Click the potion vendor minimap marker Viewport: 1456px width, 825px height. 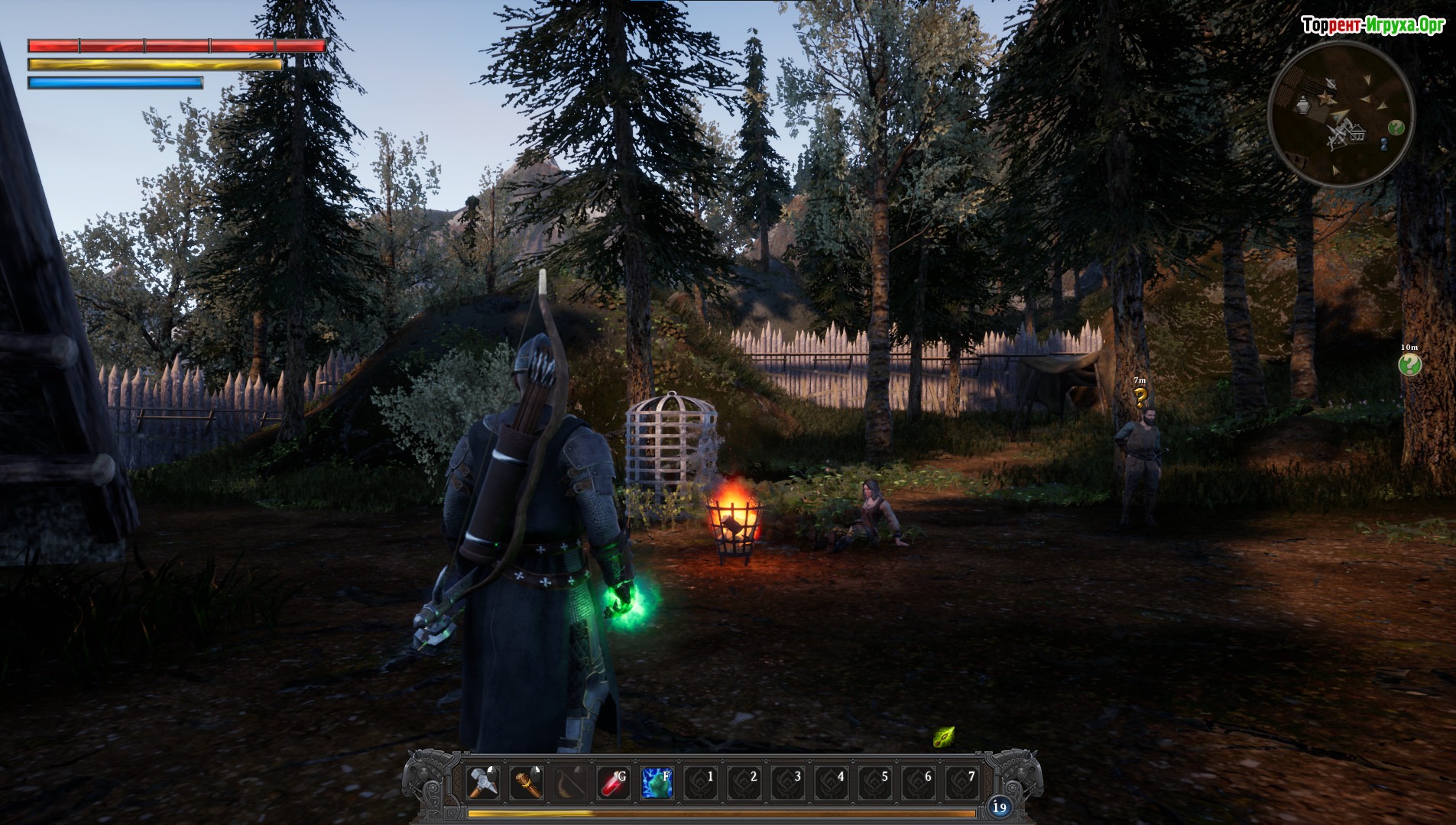pyautogui.click(x=1302, y=106)
